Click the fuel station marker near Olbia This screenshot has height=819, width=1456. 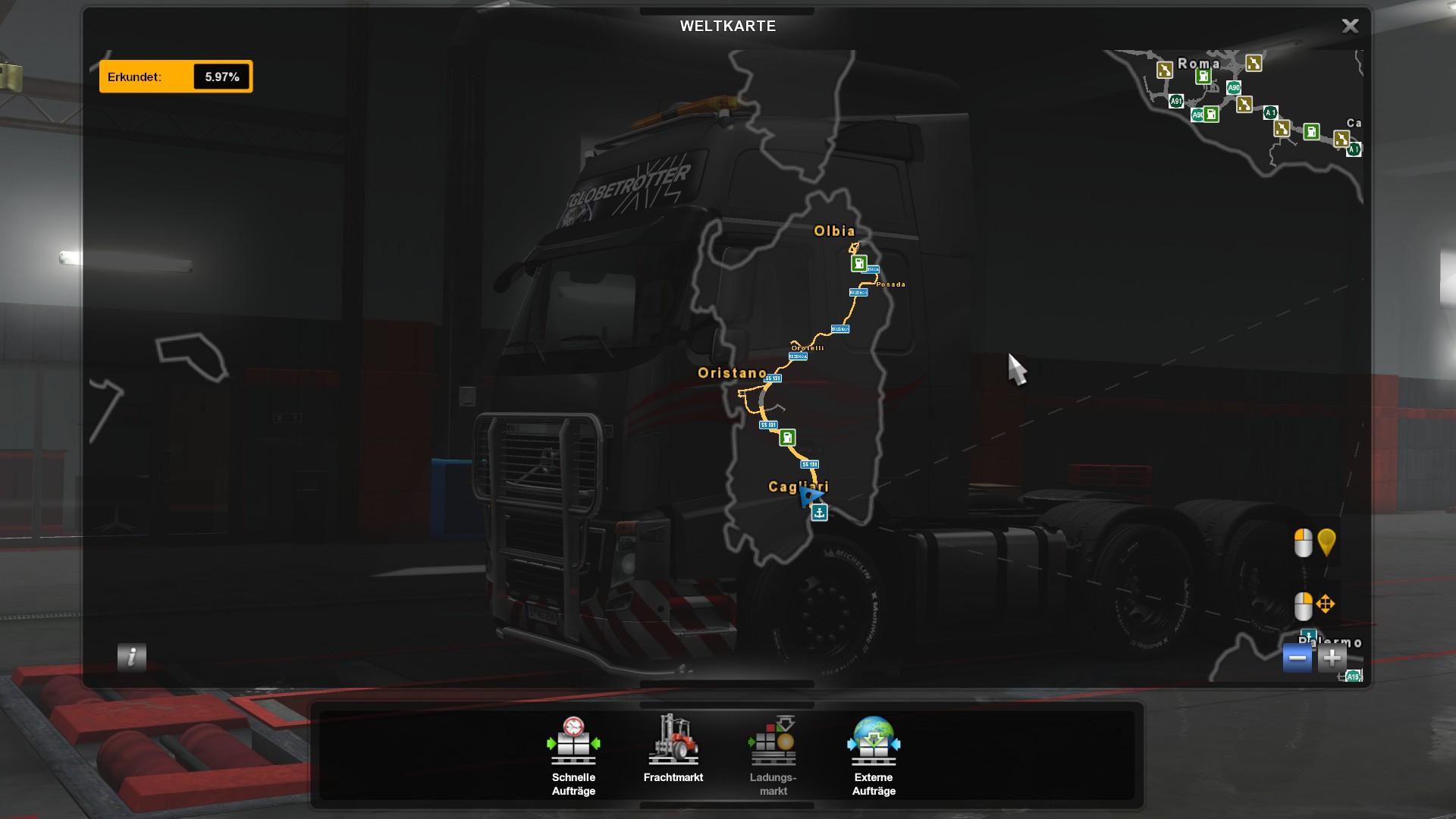pyautogui.click(x=858, y=263)
